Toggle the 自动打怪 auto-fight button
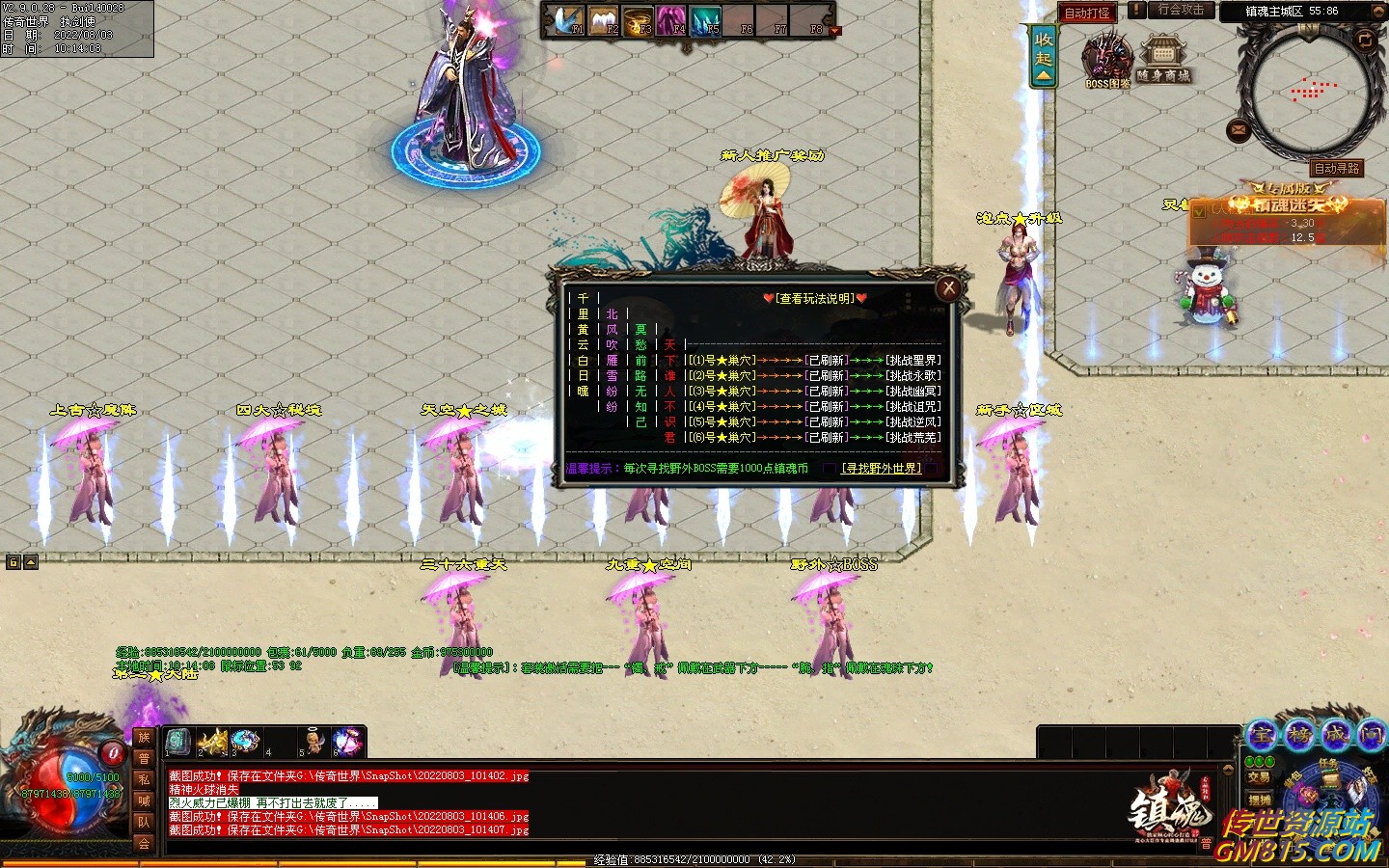This screenshot has height=868, width=1389. pos(1087,13)
